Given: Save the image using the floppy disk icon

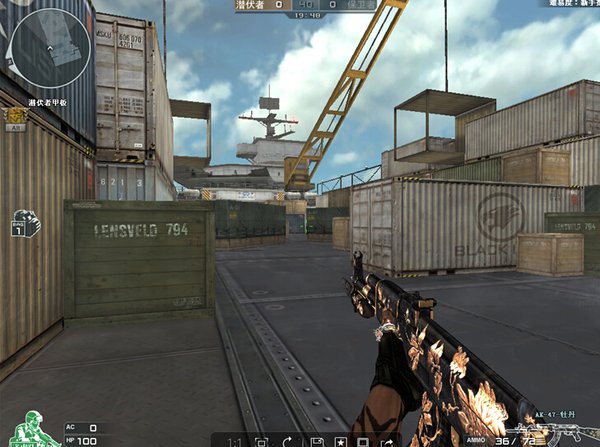Looking at the screenshot, I should pyautogui.click(x=315, y=441).
